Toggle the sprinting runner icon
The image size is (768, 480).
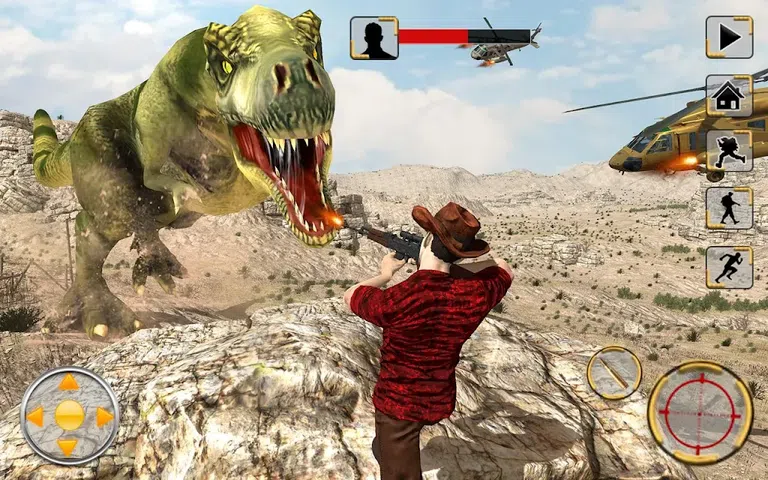[729, 266]
